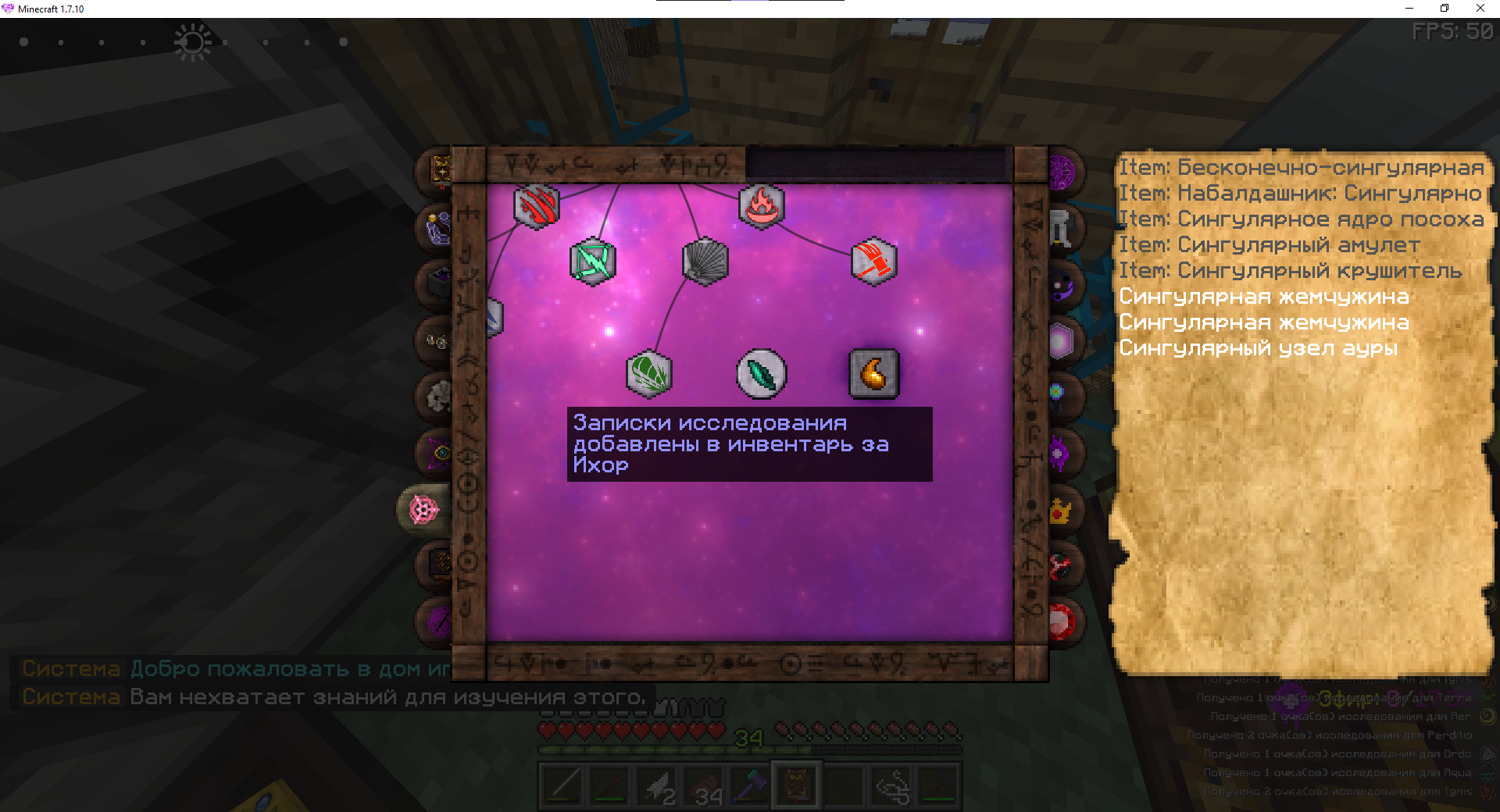Viewport: 1500px width, 812px height.
Task: Close the Minecraft window
Action: [1480, 9]
